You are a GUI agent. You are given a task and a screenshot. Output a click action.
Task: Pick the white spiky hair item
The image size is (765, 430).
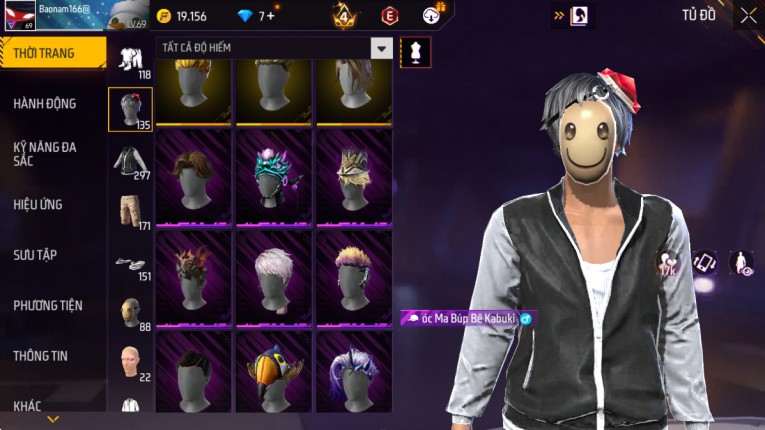click(275, 279)
